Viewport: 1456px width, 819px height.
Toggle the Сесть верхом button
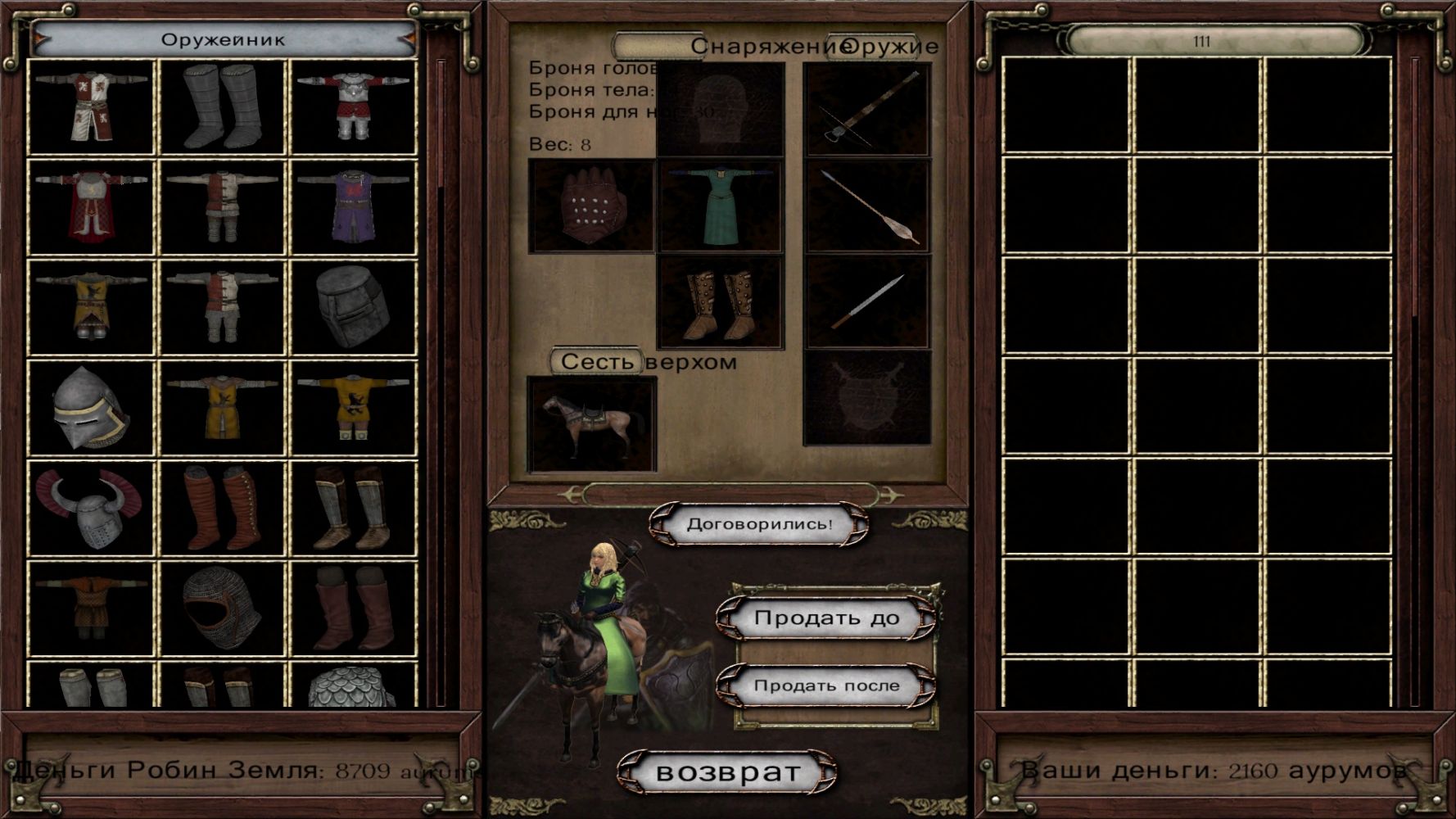point(597,361)
